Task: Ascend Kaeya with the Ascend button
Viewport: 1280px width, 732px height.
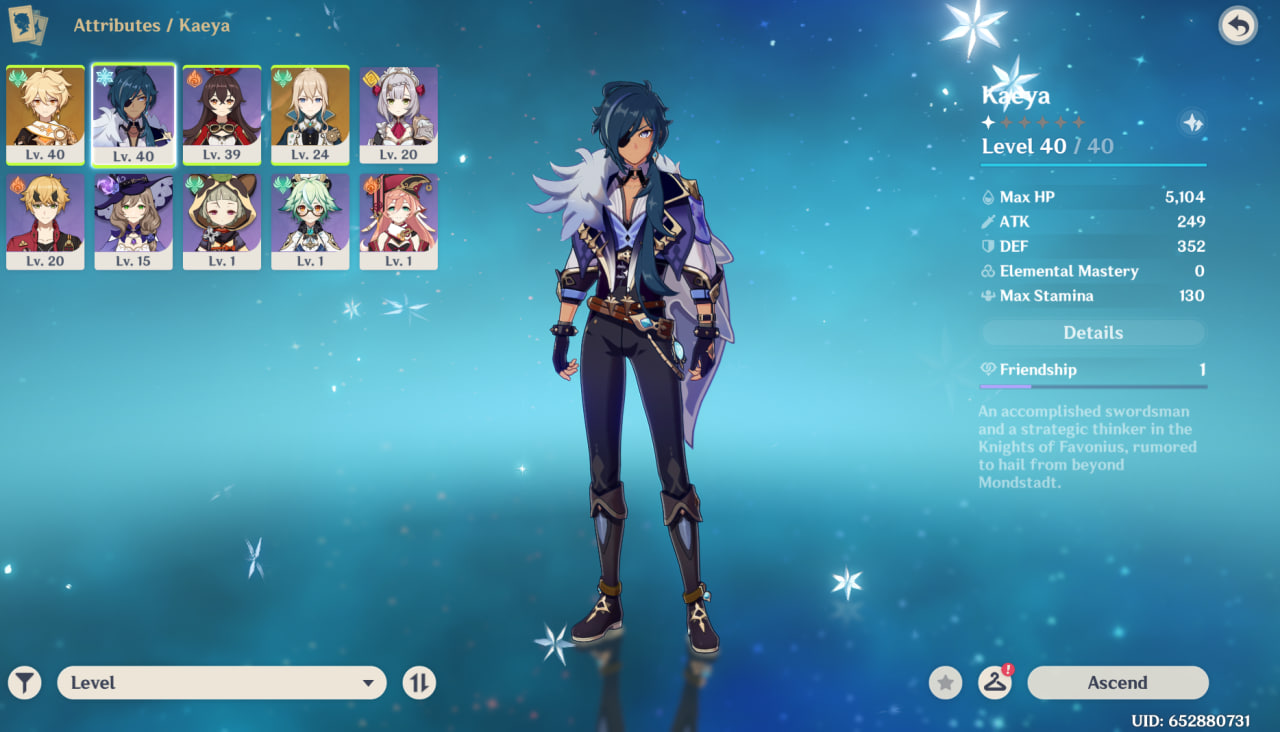Action: [x=1117, y=683]
